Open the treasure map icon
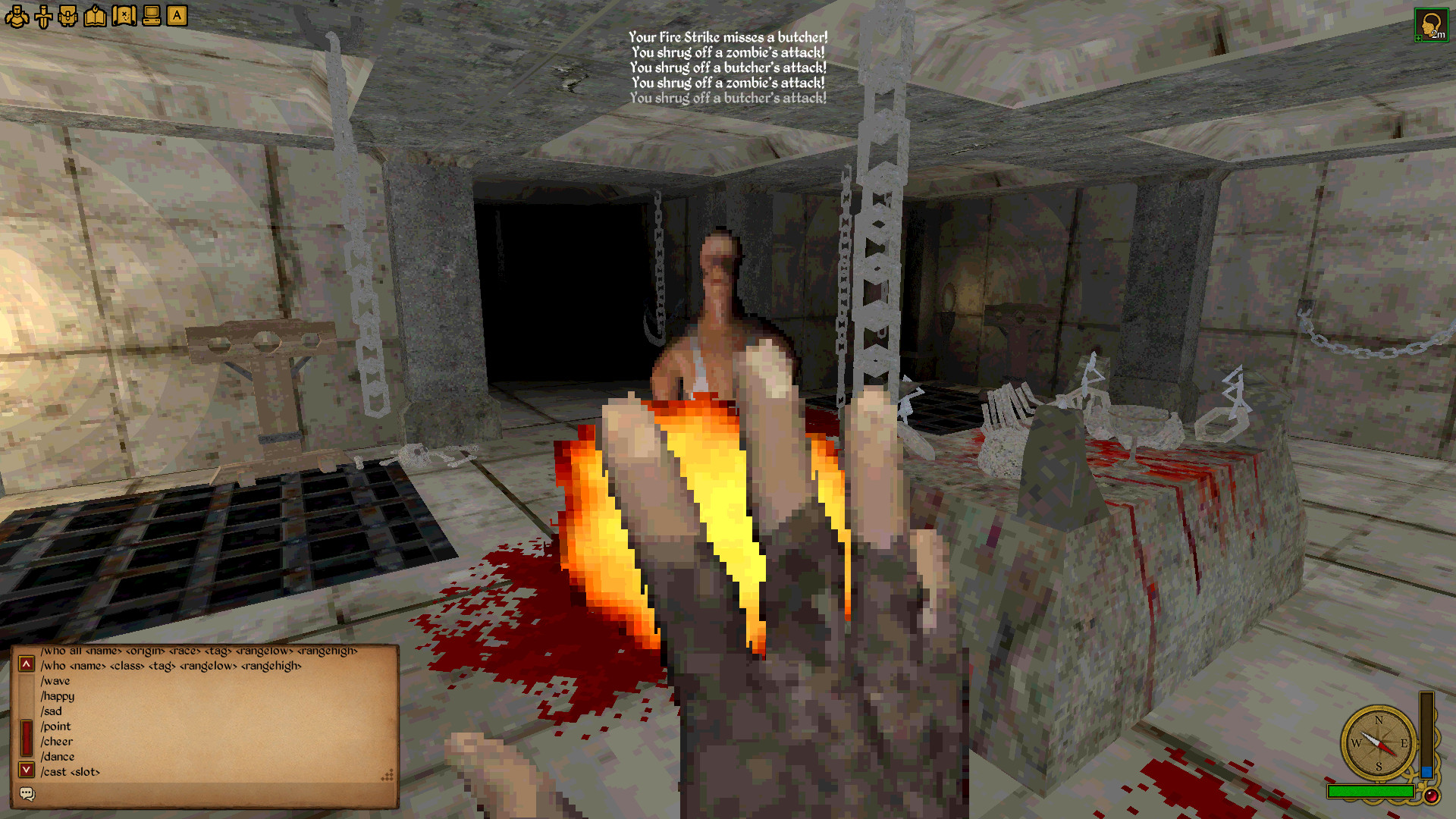Viewport: 1456px width, 819px height. (123, 15)
